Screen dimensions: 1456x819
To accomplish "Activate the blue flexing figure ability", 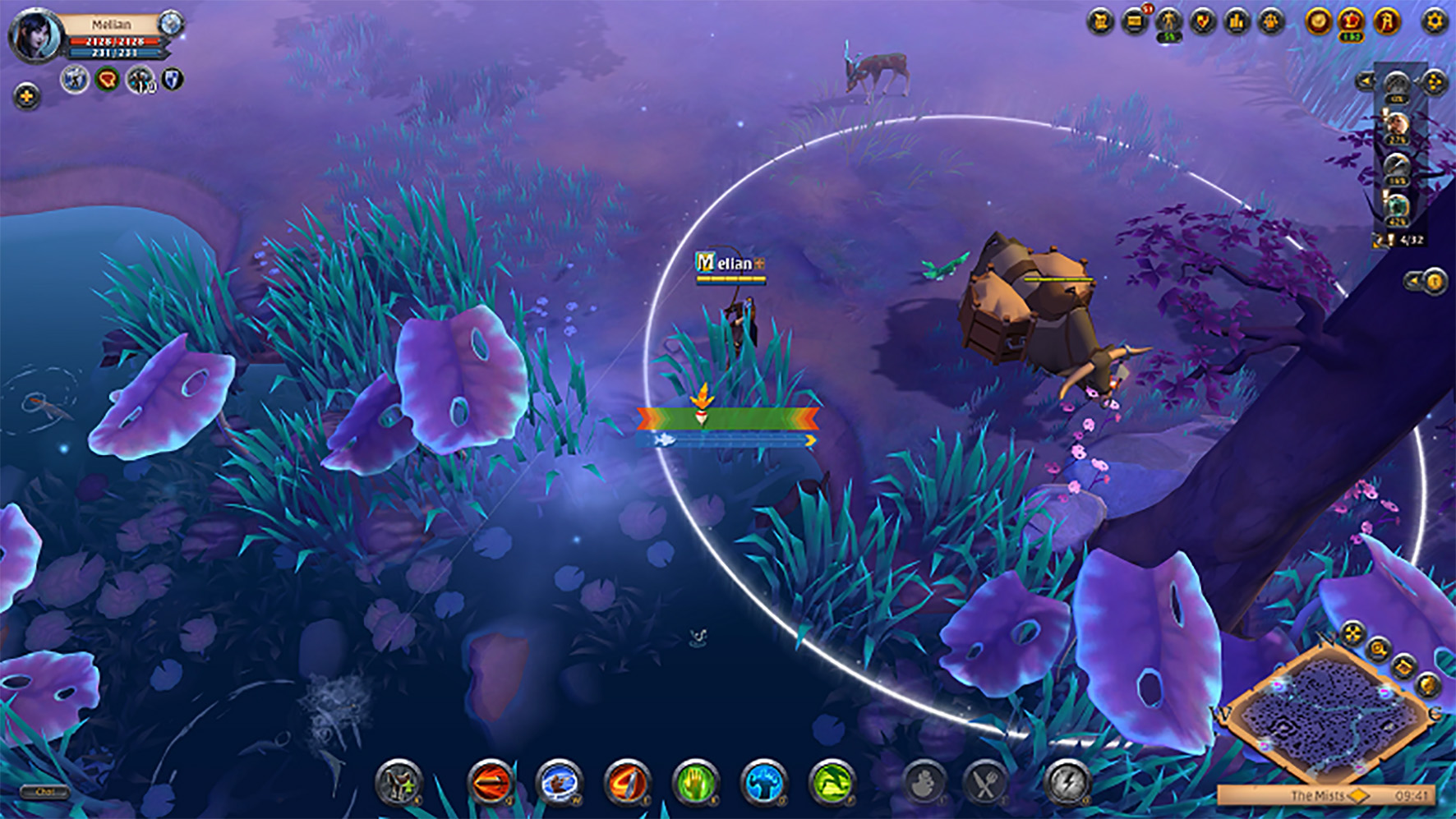I will (x=763, y=781).
